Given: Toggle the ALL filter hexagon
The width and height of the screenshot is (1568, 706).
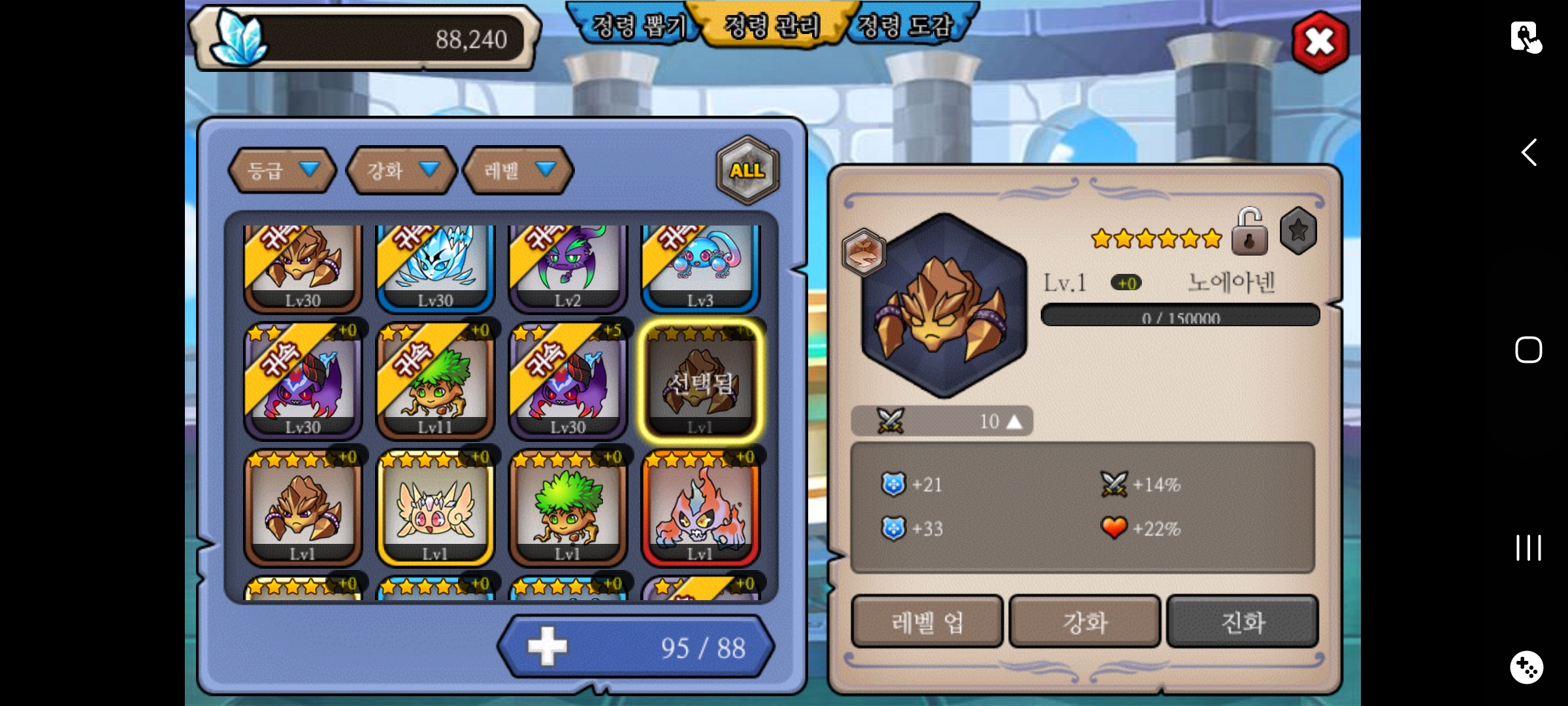Looking at the screenshot, I should [x=747, y=171].
